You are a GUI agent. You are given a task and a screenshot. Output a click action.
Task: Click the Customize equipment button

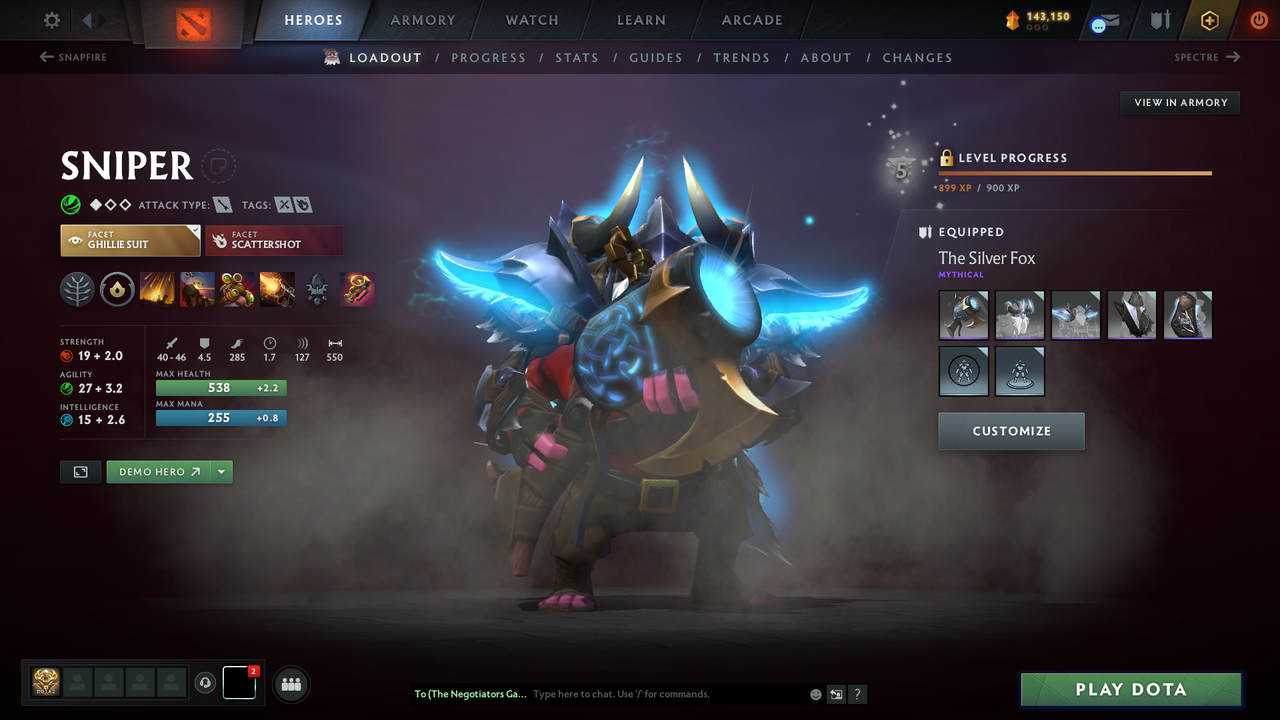click(x=1011, y=431)
